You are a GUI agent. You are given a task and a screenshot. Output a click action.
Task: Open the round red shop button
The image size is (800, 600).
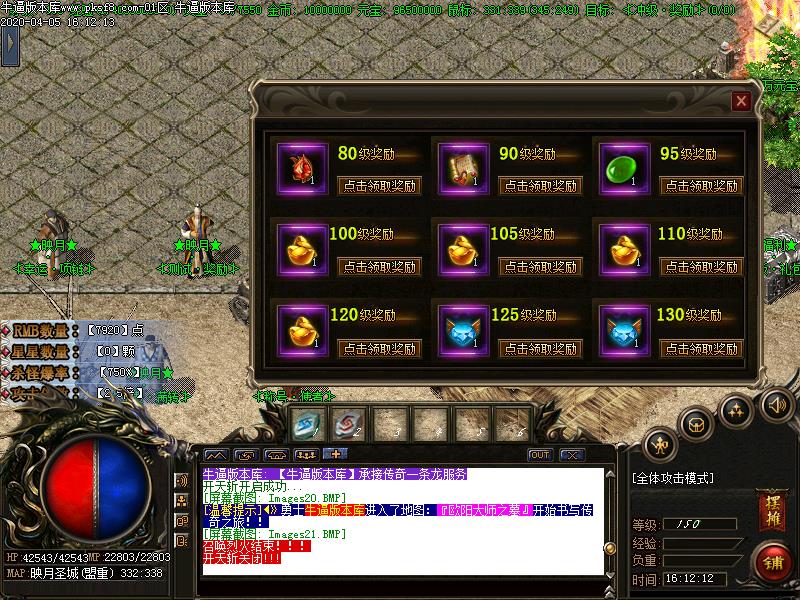[771, 561]
